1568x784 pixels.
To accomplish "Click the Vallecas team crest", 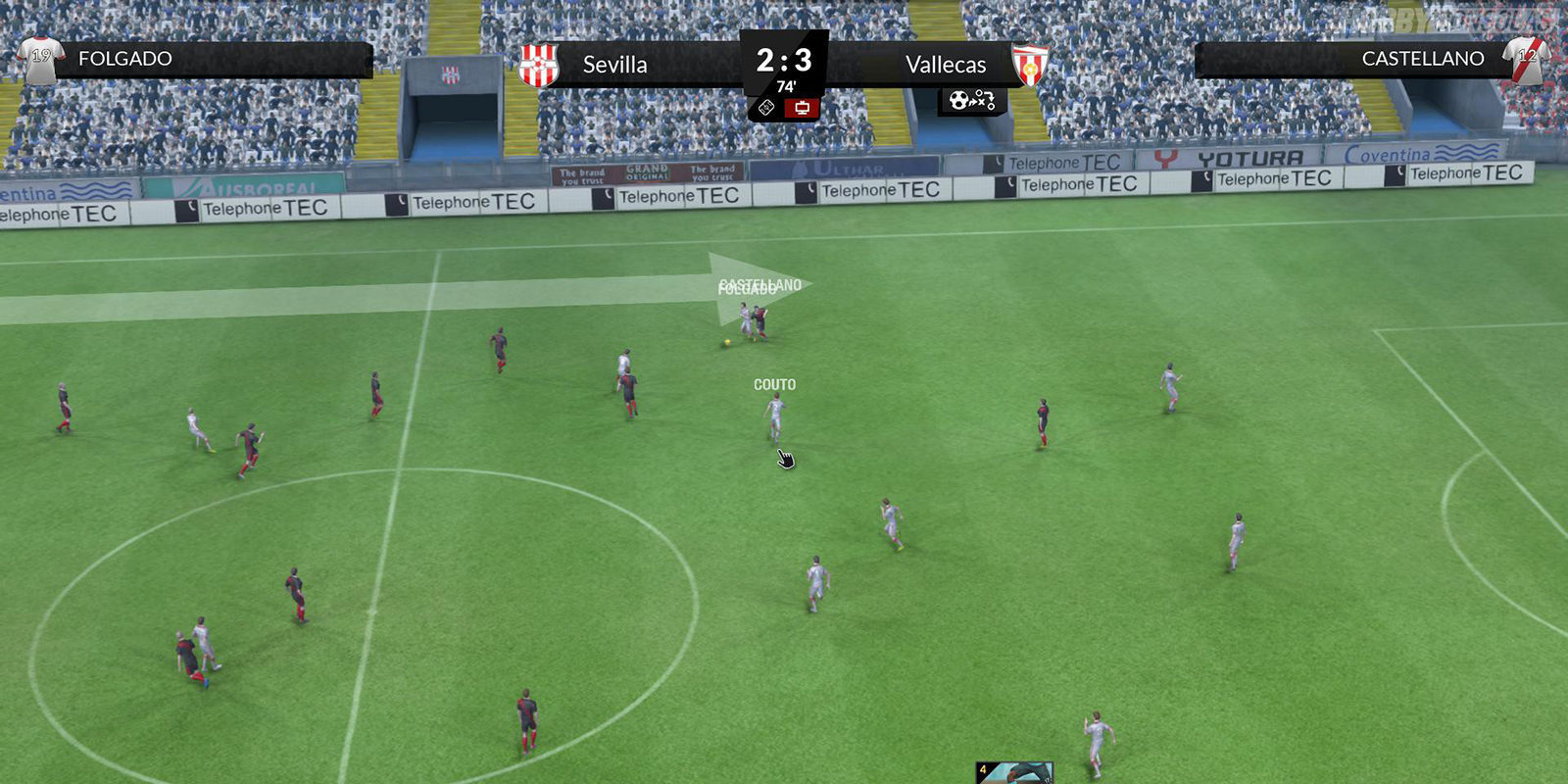I will coord(1030,65).
